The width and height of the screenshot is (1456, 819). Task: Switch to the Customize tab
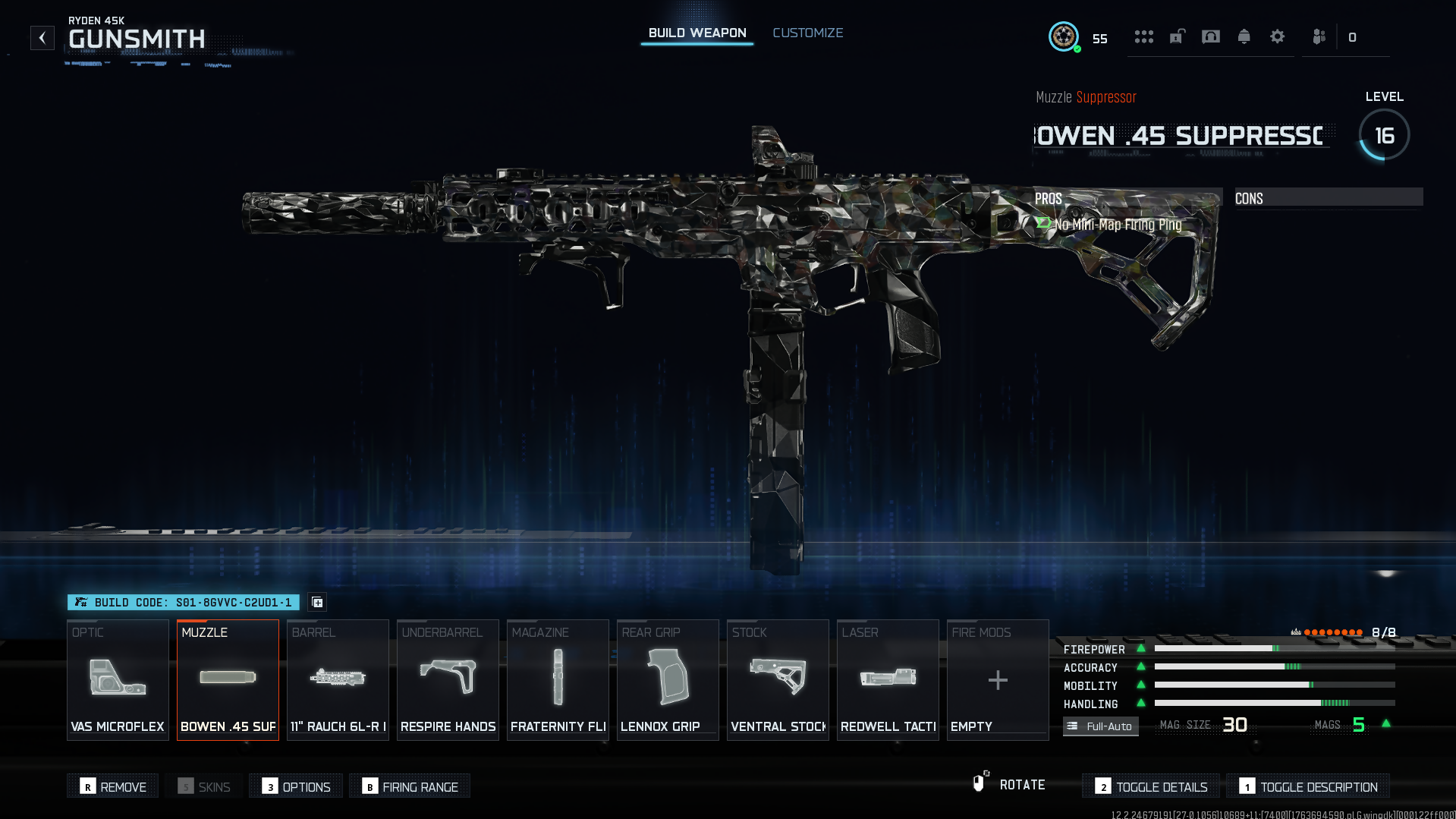tap(807, 33)
